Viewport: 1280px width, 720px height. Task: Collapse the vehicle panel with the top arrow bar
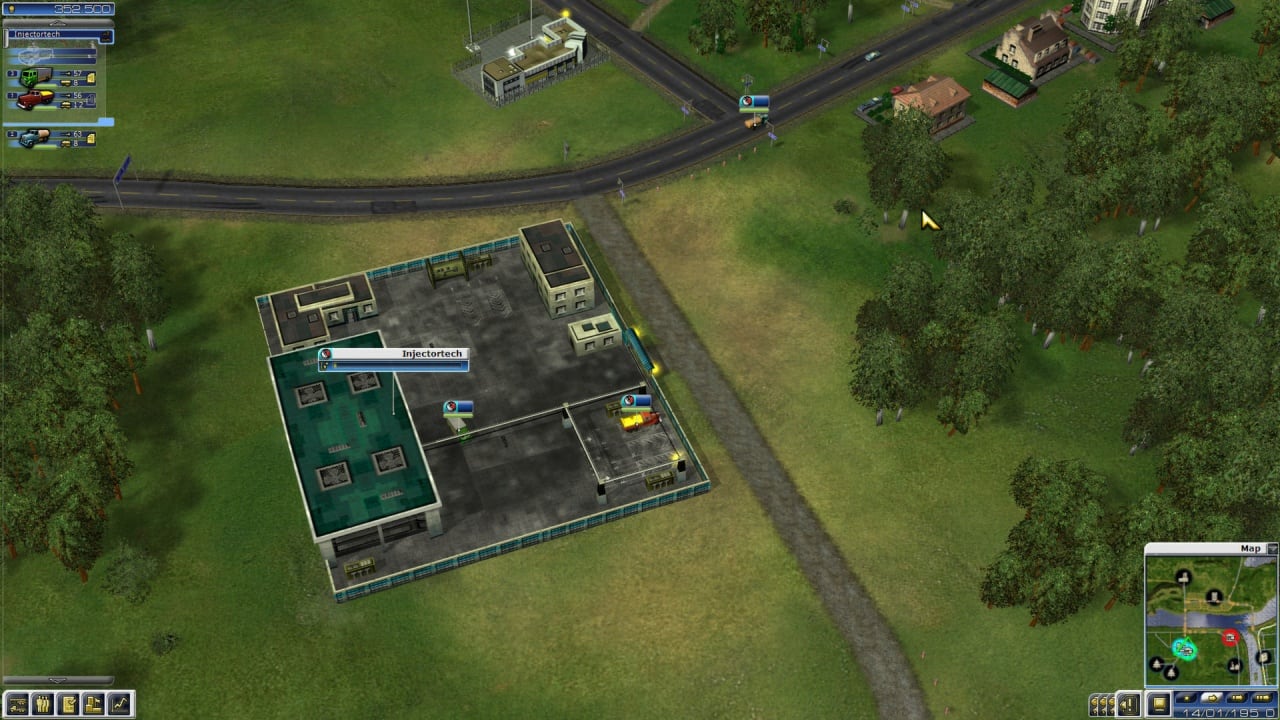click(58, 22)
